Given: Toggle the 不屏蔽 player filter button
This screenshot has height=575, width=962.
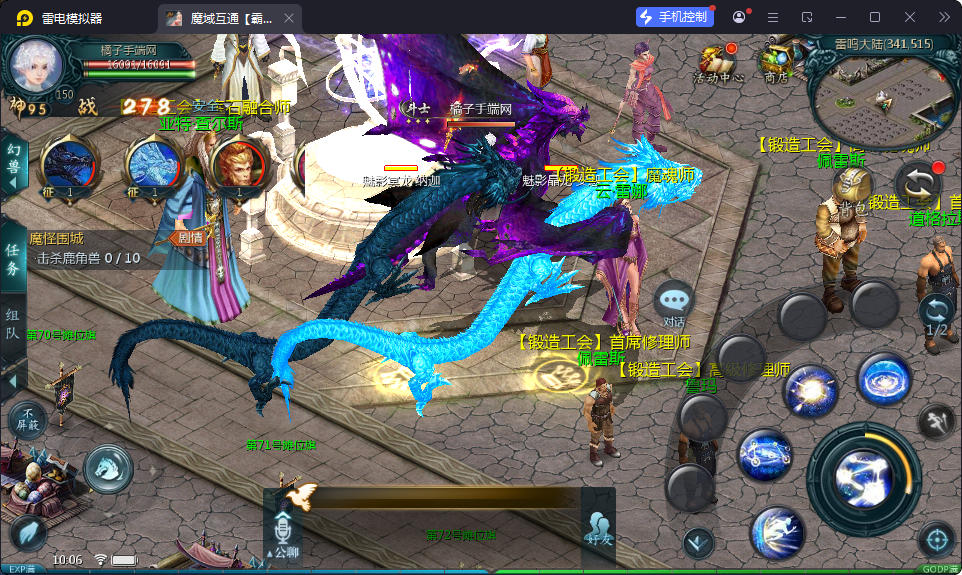Looking at the screenshot, I should [x=28, y=420].
